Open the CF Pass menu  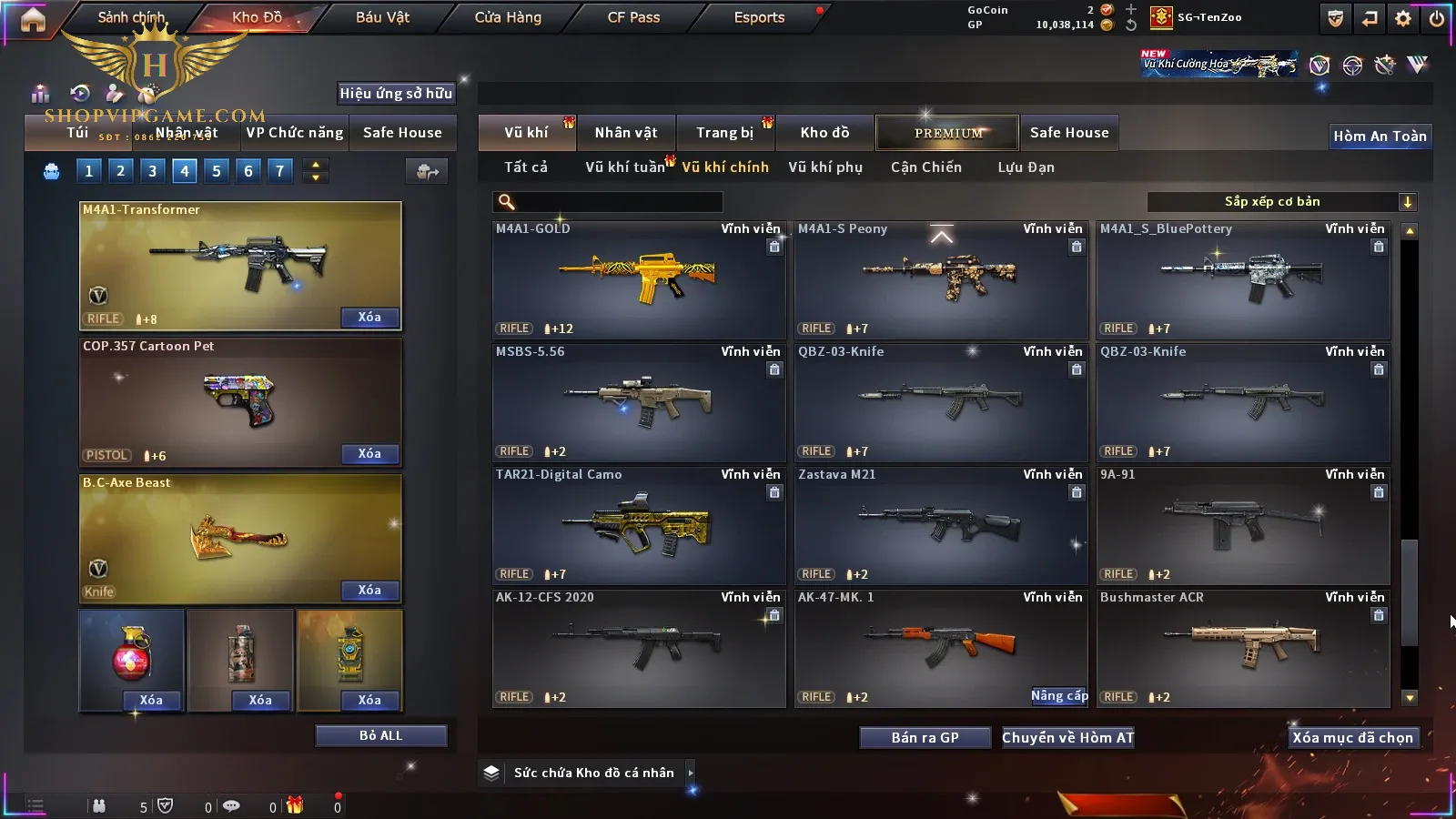(x=633, y=17)
